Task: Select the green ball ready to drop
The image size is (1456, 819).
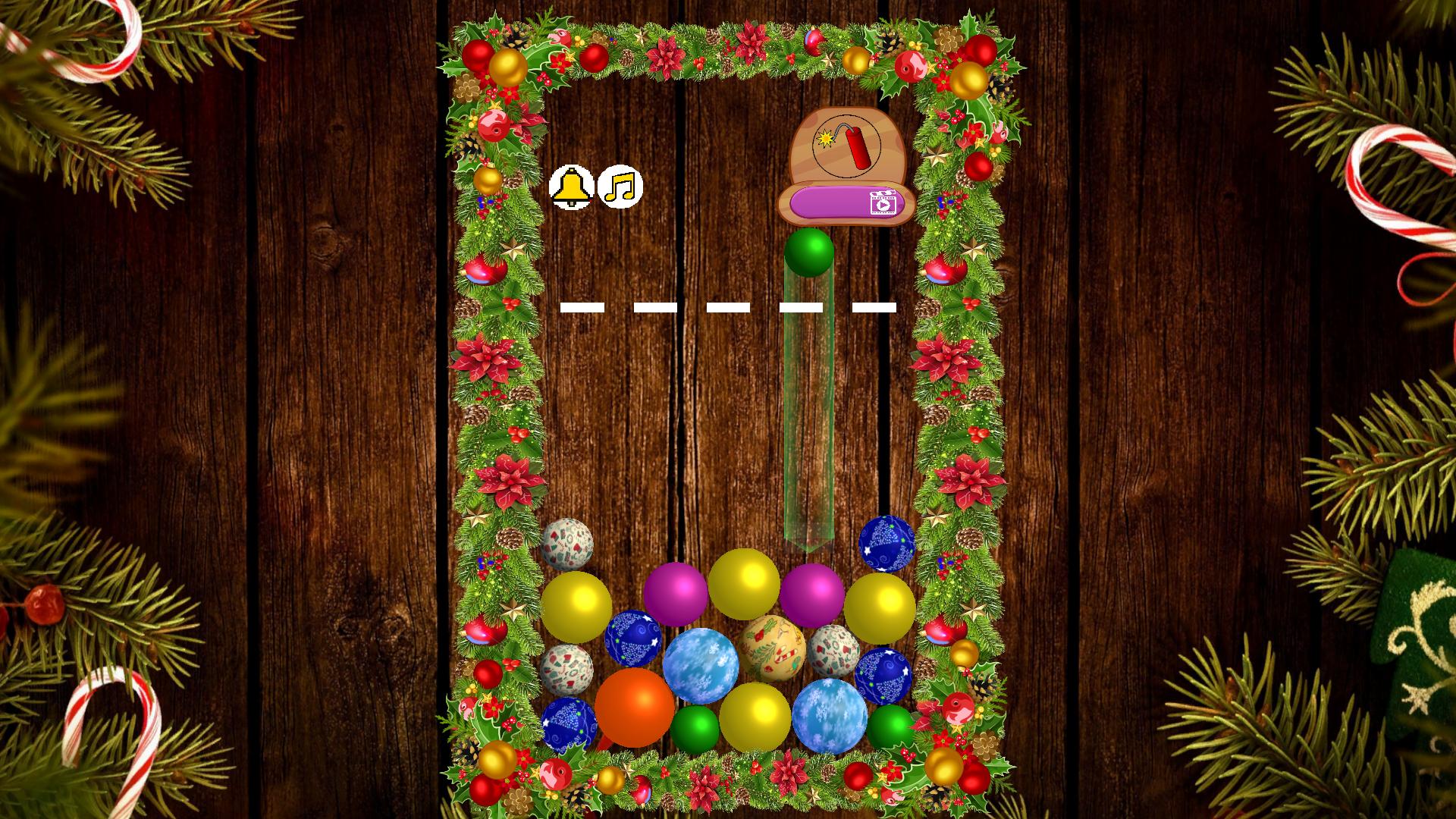Action: pos(810,250)
